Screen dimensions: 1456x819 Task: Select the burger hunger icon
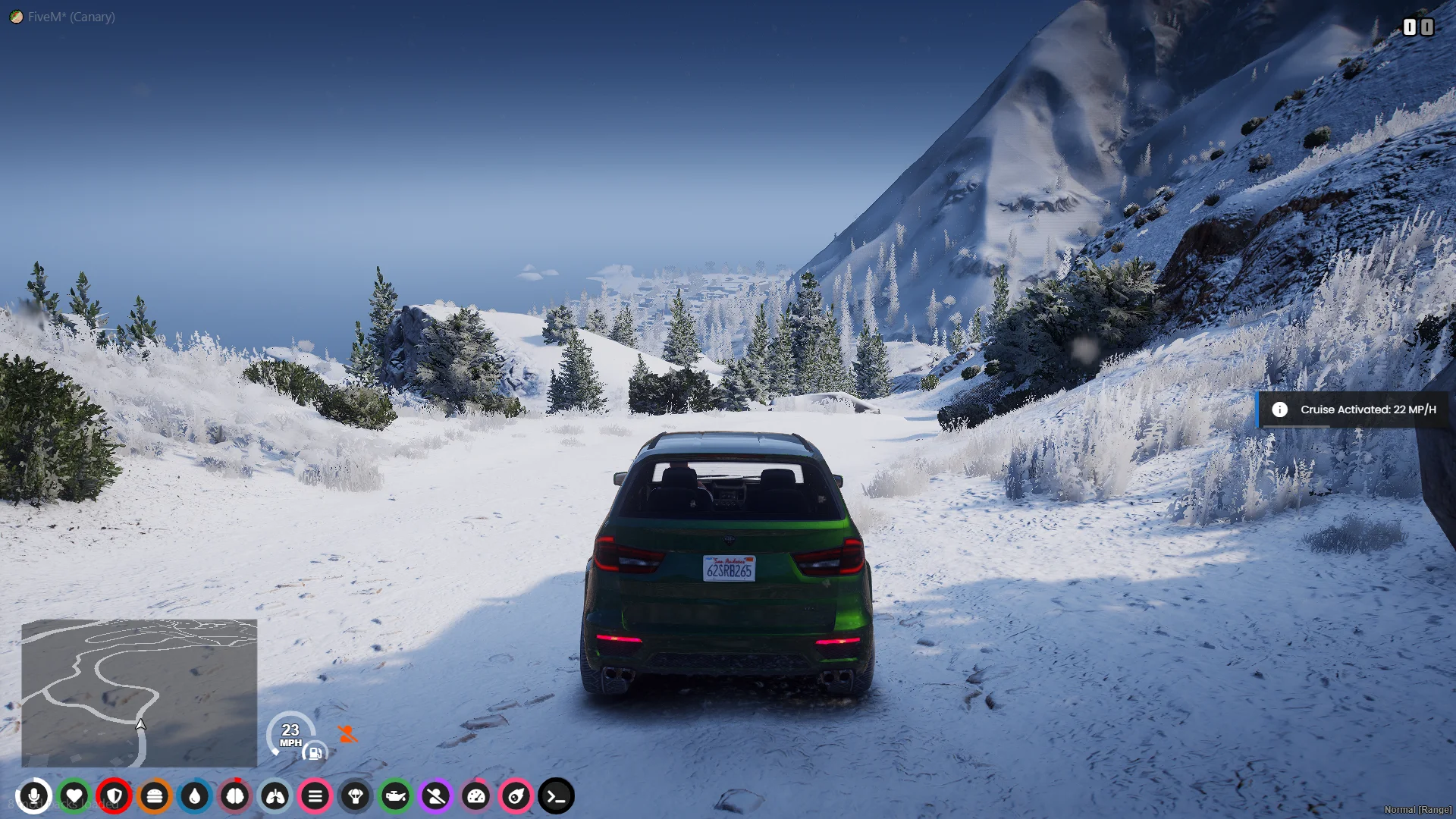pyautogui.click(x=155, y=796)
